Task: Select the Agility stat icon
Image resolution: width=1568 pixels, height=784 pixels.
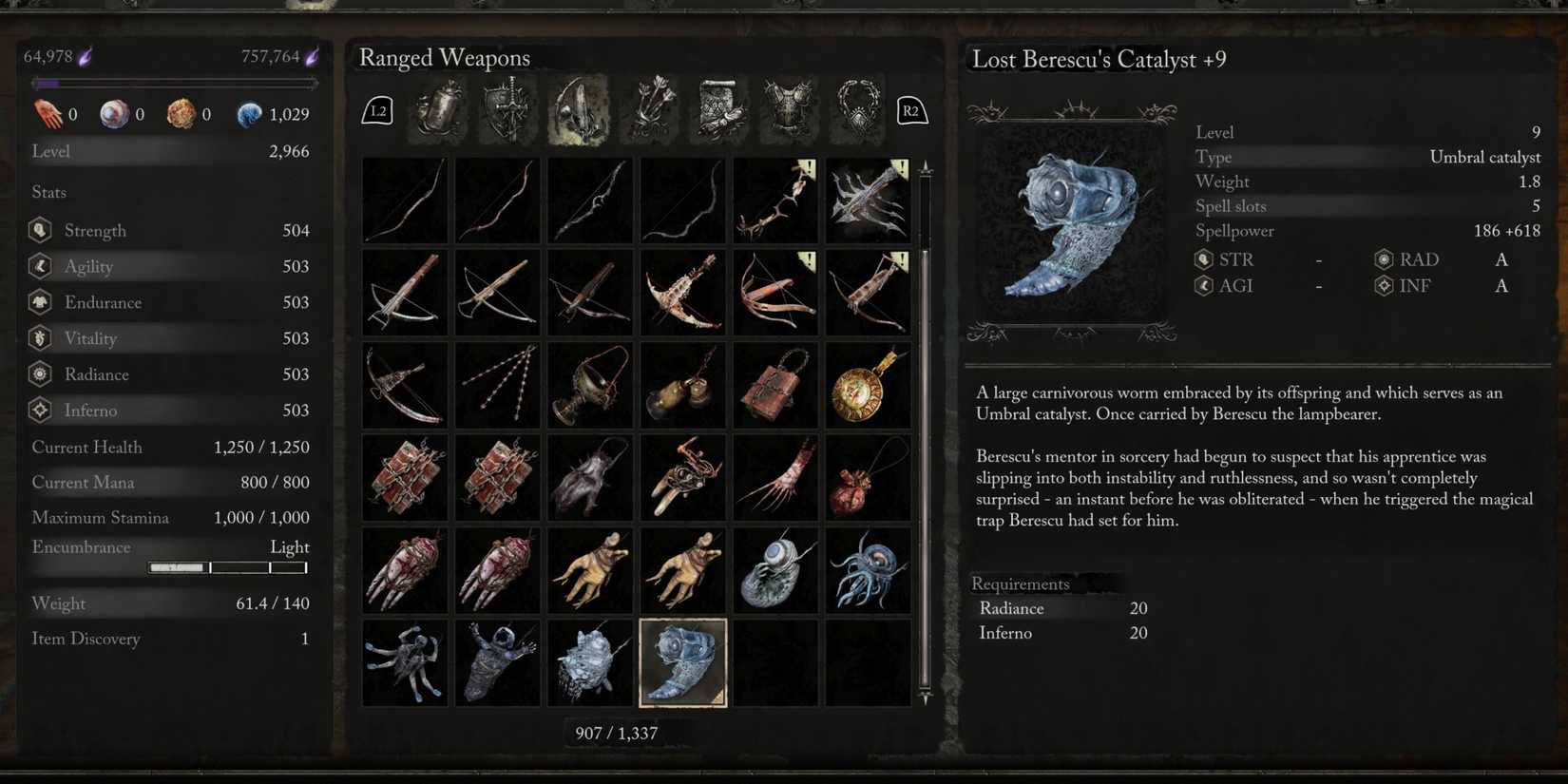Action: click(39, 266)
